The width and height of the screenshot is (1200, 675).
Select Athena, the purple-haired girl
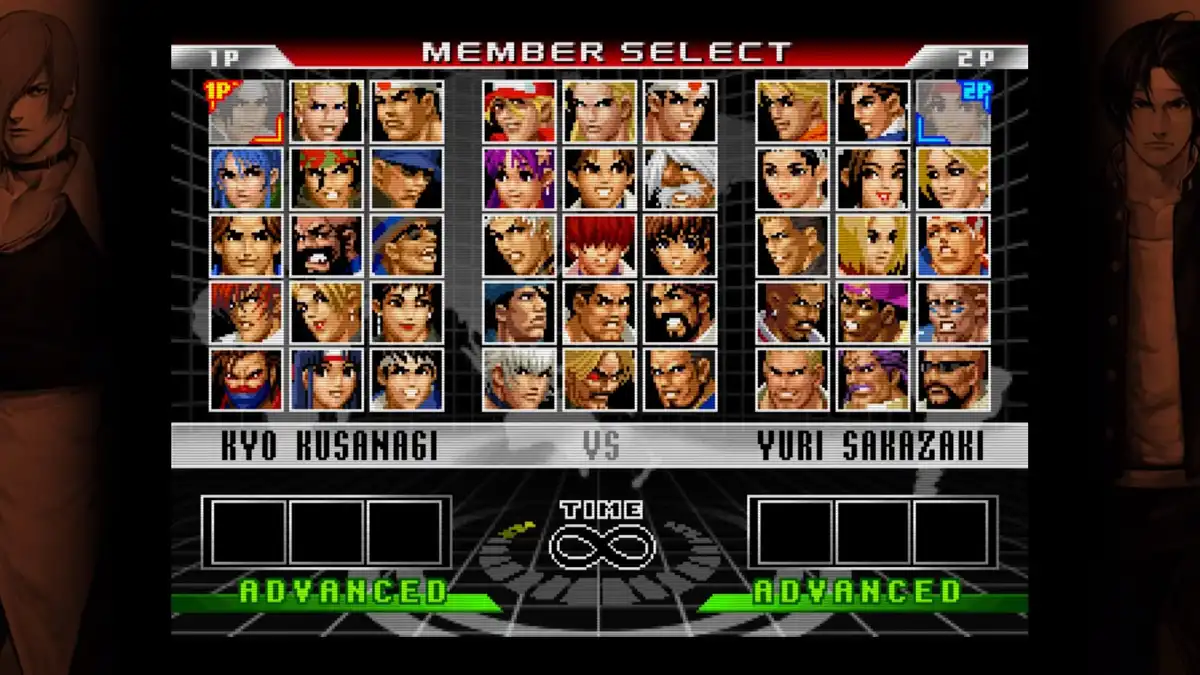pos(519,178)
